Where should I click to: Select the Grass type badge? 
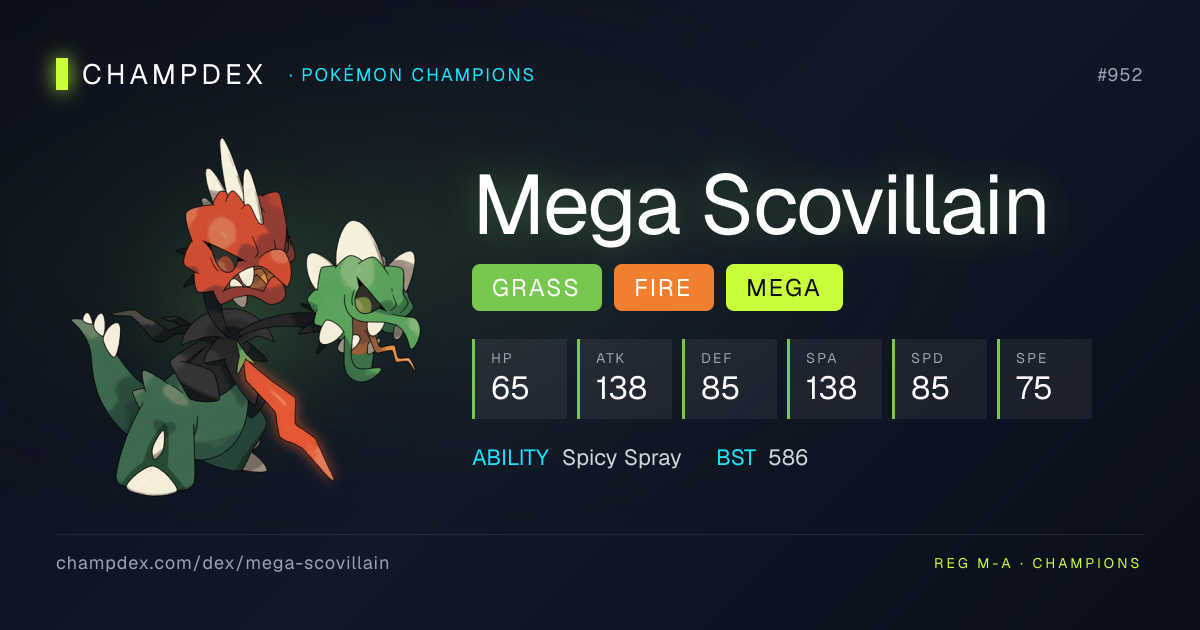click(536, 288)
